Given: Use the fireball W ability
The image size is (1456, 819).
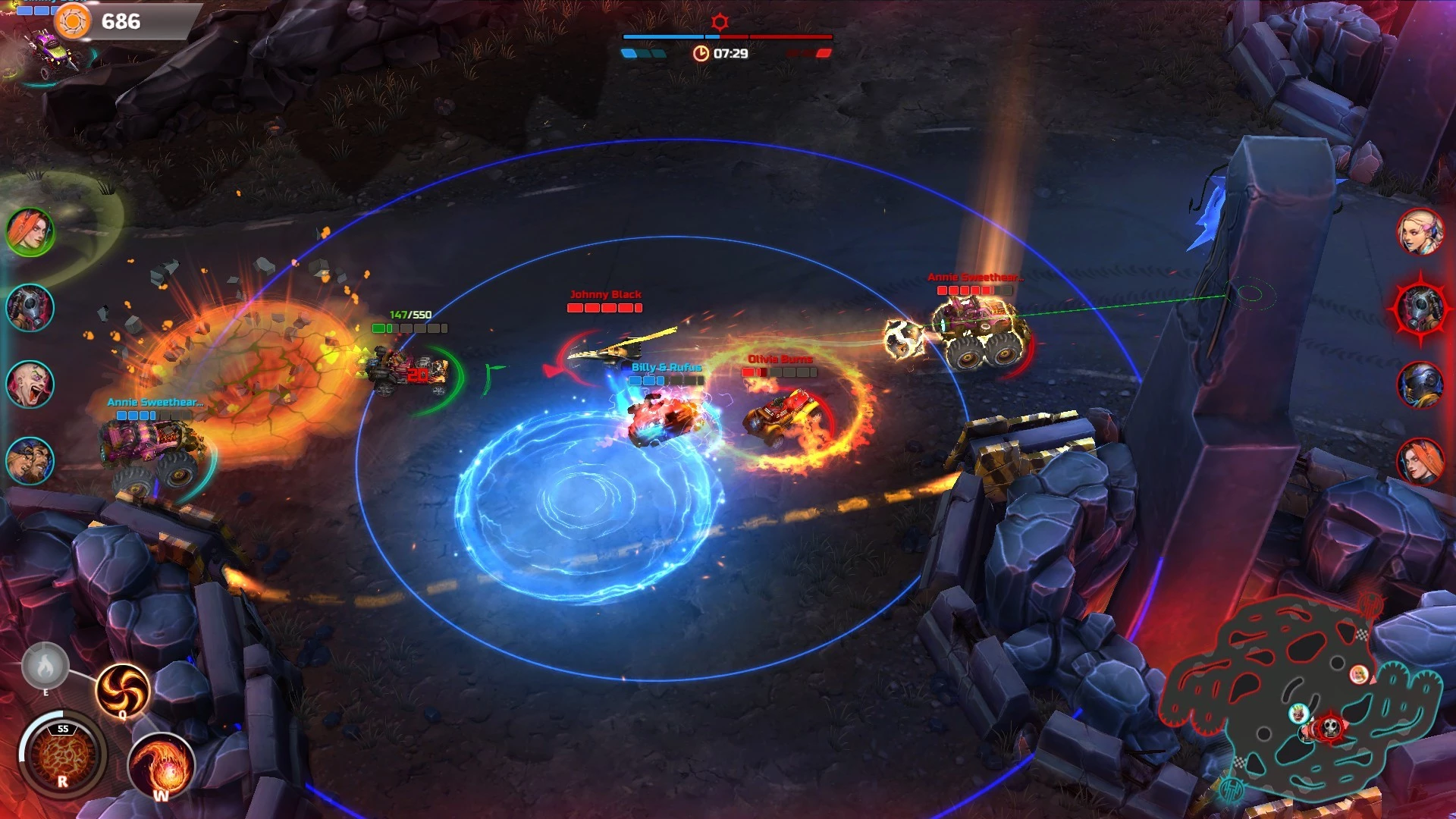Looking at the screenshot, I should tap(162, 766).
